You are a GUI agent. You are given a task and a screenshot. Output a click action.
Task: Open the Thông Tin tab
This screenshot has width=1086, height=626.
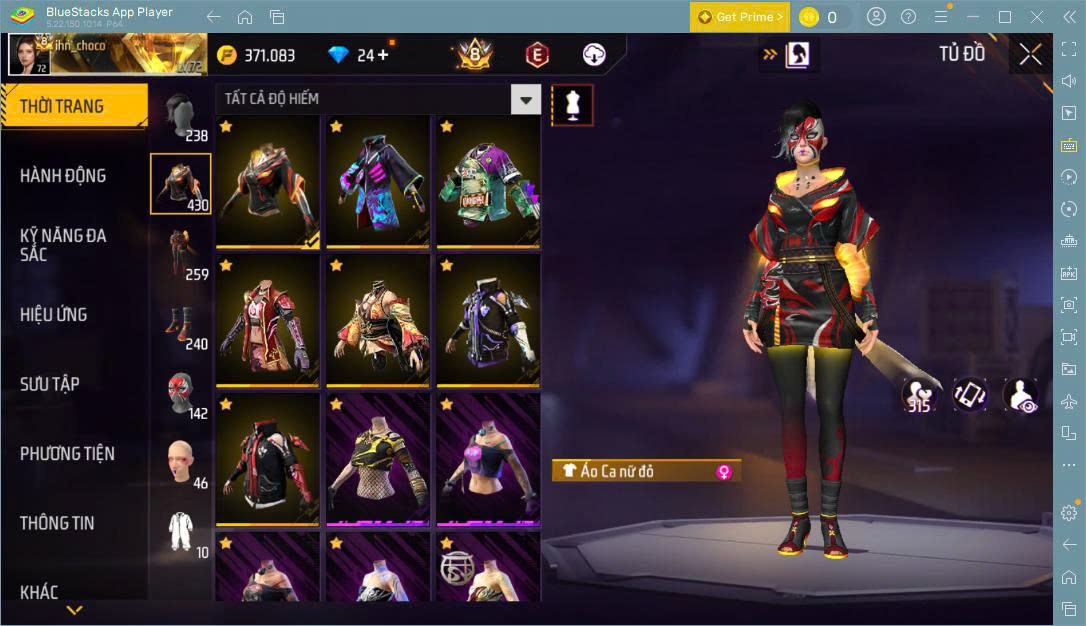[58, 523]
